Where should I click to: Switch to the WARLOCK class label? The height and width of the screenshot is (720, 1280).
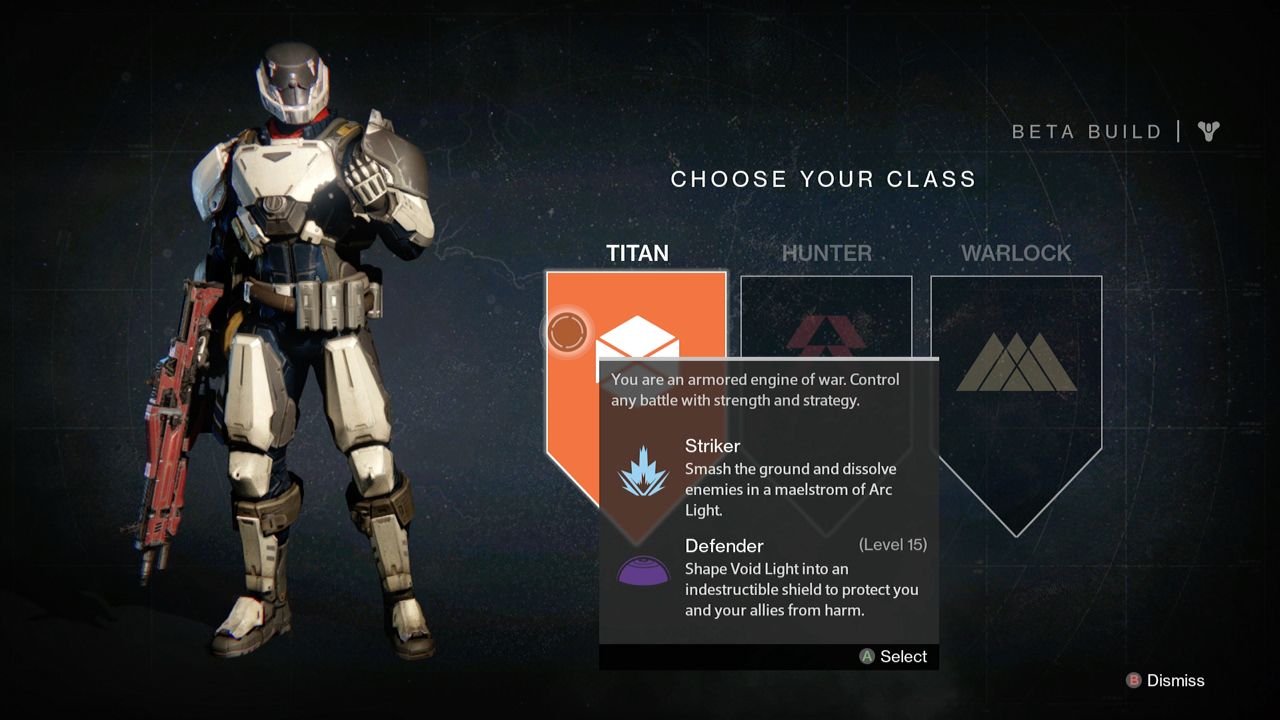[x=1016, y=253]
